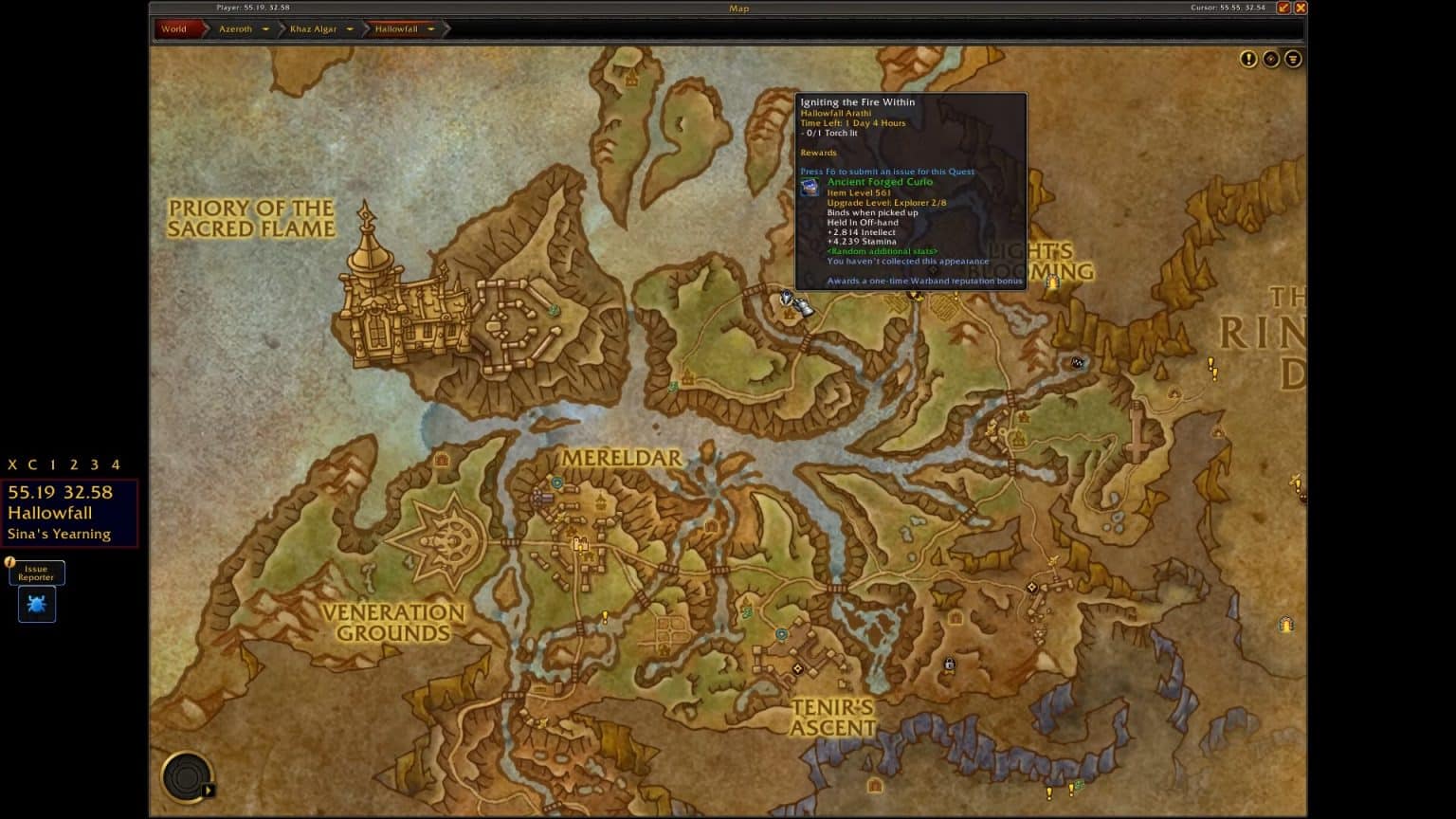Click the Ancient Forged Curio reward link
Viewport: 1456px width, 819px height.
(880, 182)
